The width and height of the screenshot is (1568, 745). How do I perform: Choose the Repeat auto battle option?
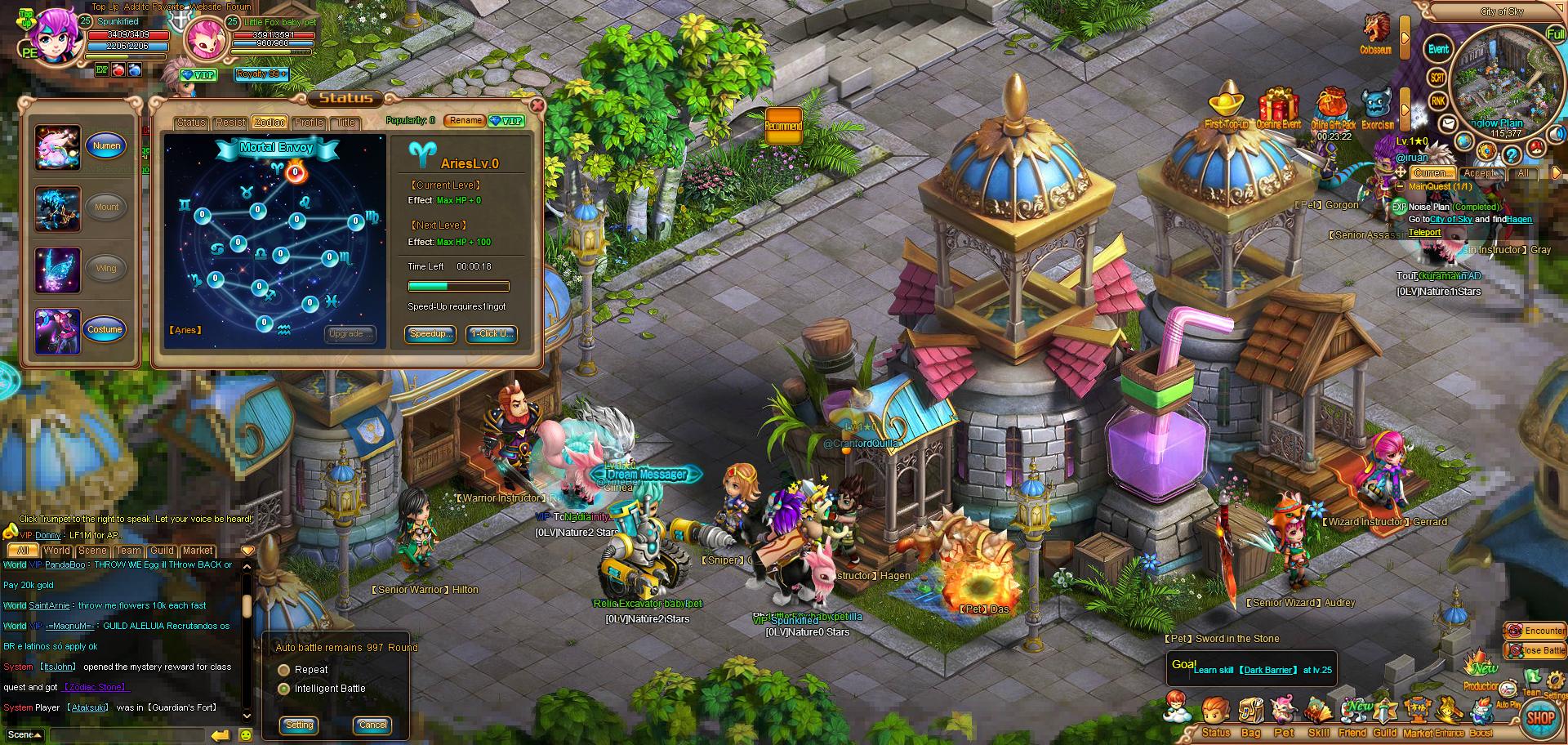pyautogui.click(x=284, y=670)
